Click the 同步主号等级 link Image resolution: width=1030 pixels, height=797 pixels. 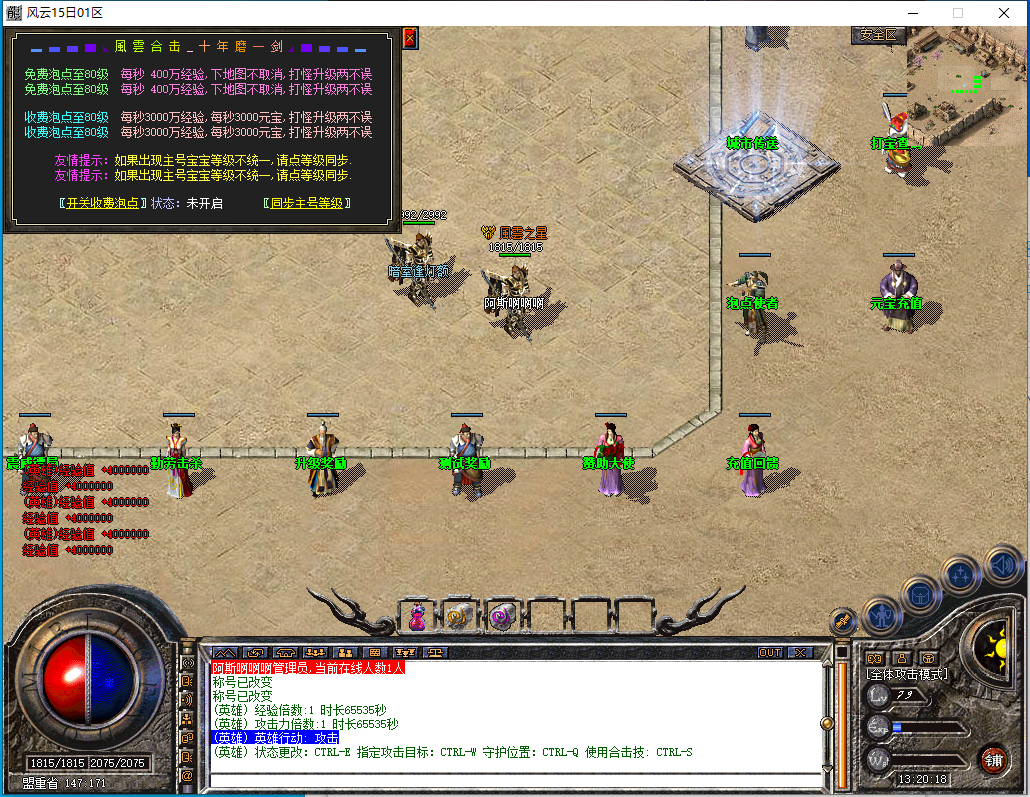[x=309, y=203]
